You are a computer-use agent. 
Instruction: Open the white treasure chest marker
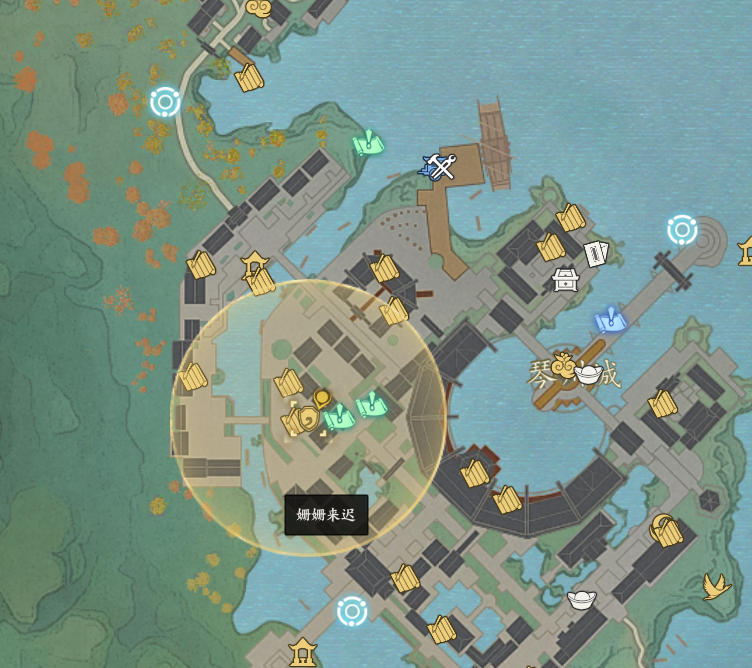(x=565, y=279)
